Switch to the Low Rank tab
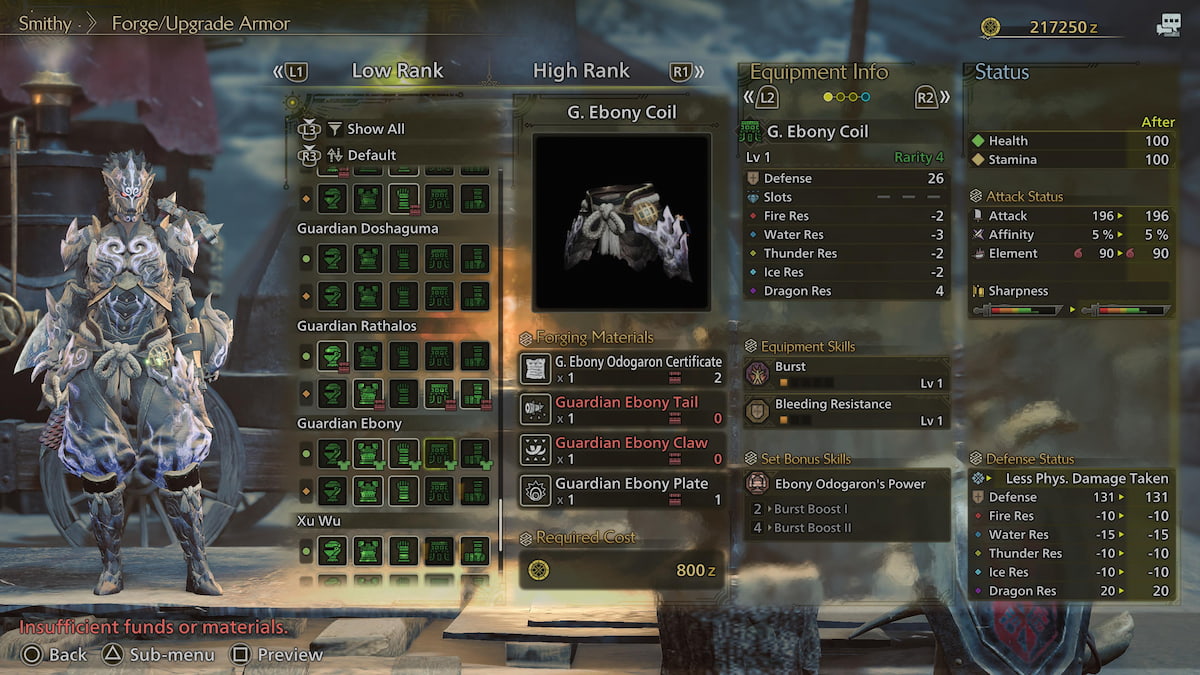1200x675 pixels. click(x=397, y=71)
